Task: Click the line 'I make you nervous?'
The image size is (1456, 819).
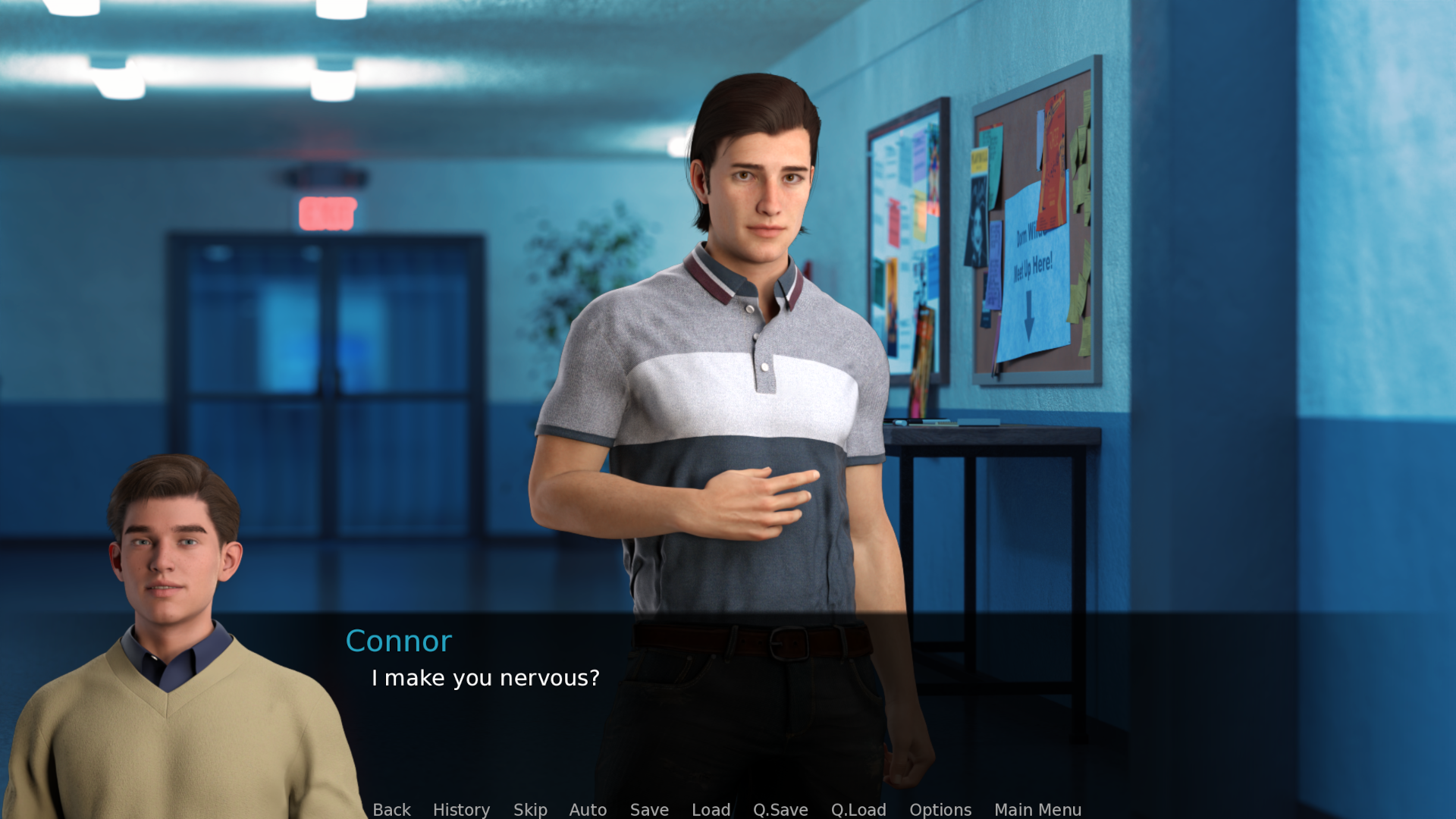Action: coord(485,679)
